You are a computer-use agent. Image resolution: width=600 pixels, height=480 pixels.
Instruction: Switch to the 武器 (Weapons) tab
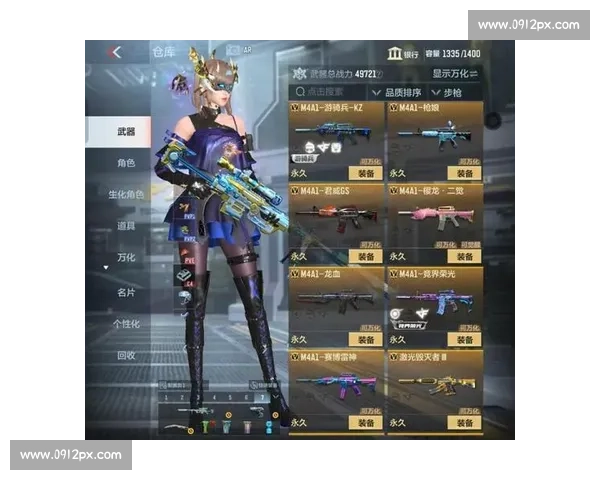[124, 131]
